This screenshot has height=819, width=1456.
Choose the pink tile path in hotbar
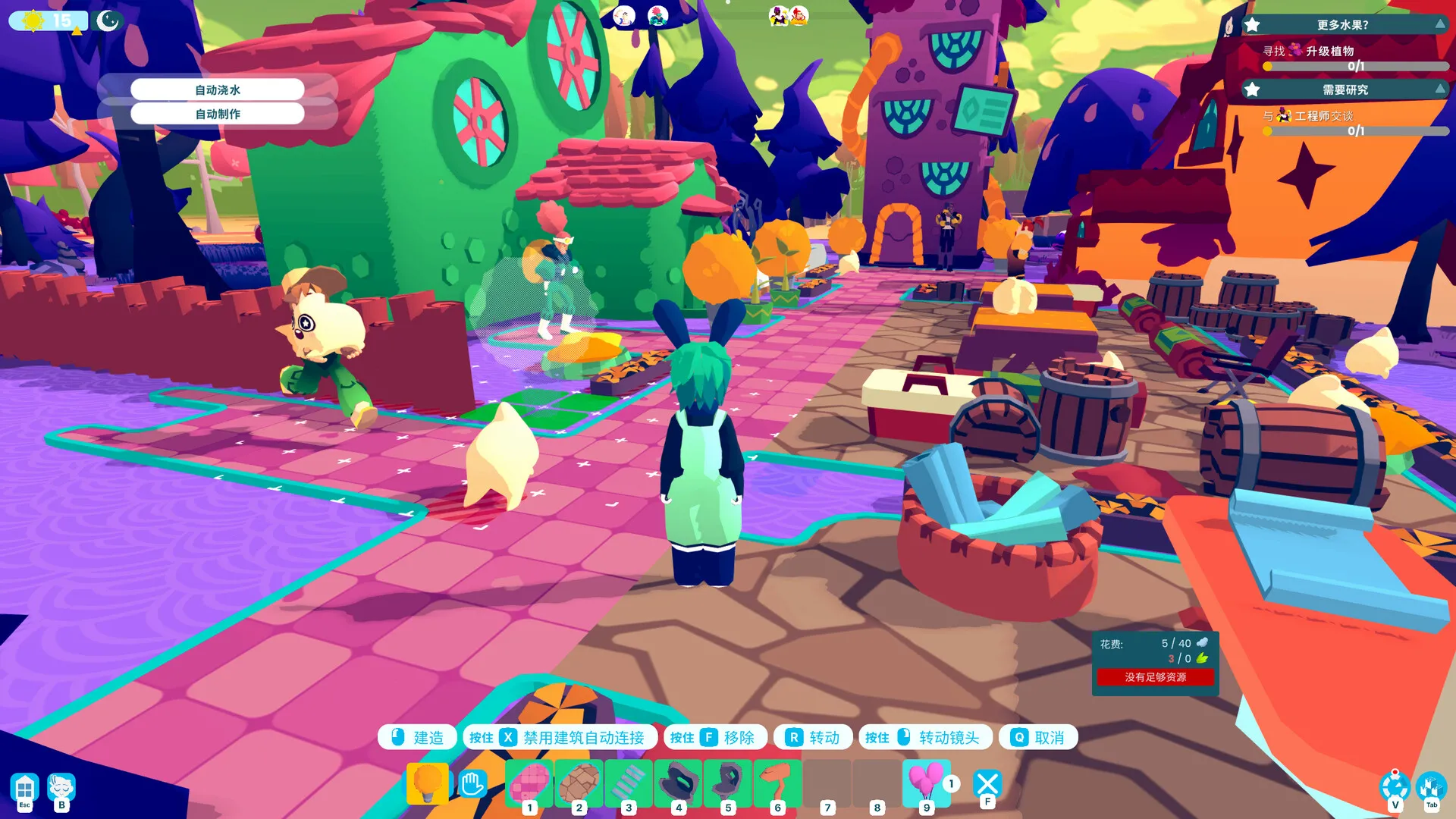click(529, 783)
